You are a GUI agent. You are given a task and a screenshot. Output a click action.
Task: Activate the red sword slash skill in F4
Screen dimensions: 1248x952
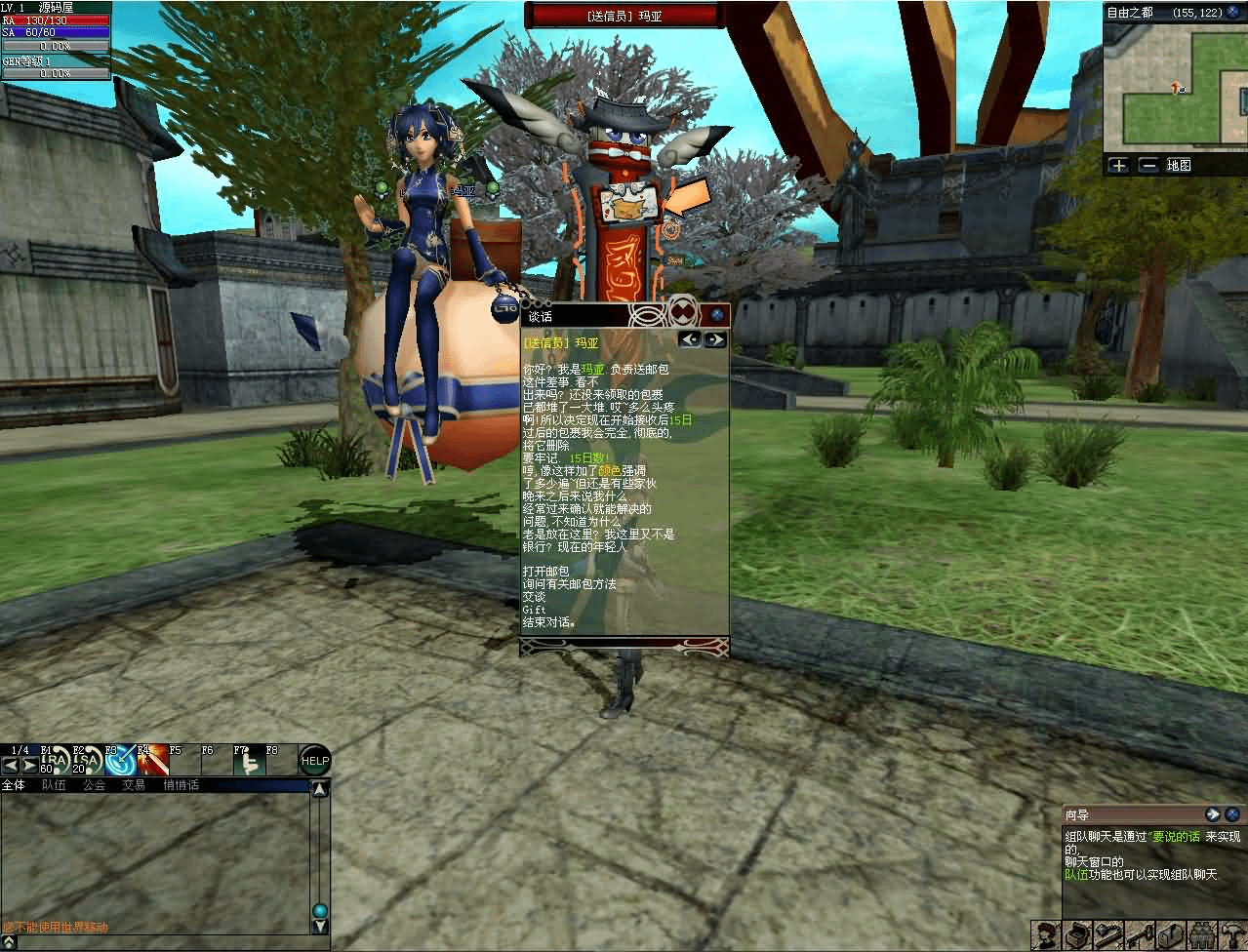[152, 762]
